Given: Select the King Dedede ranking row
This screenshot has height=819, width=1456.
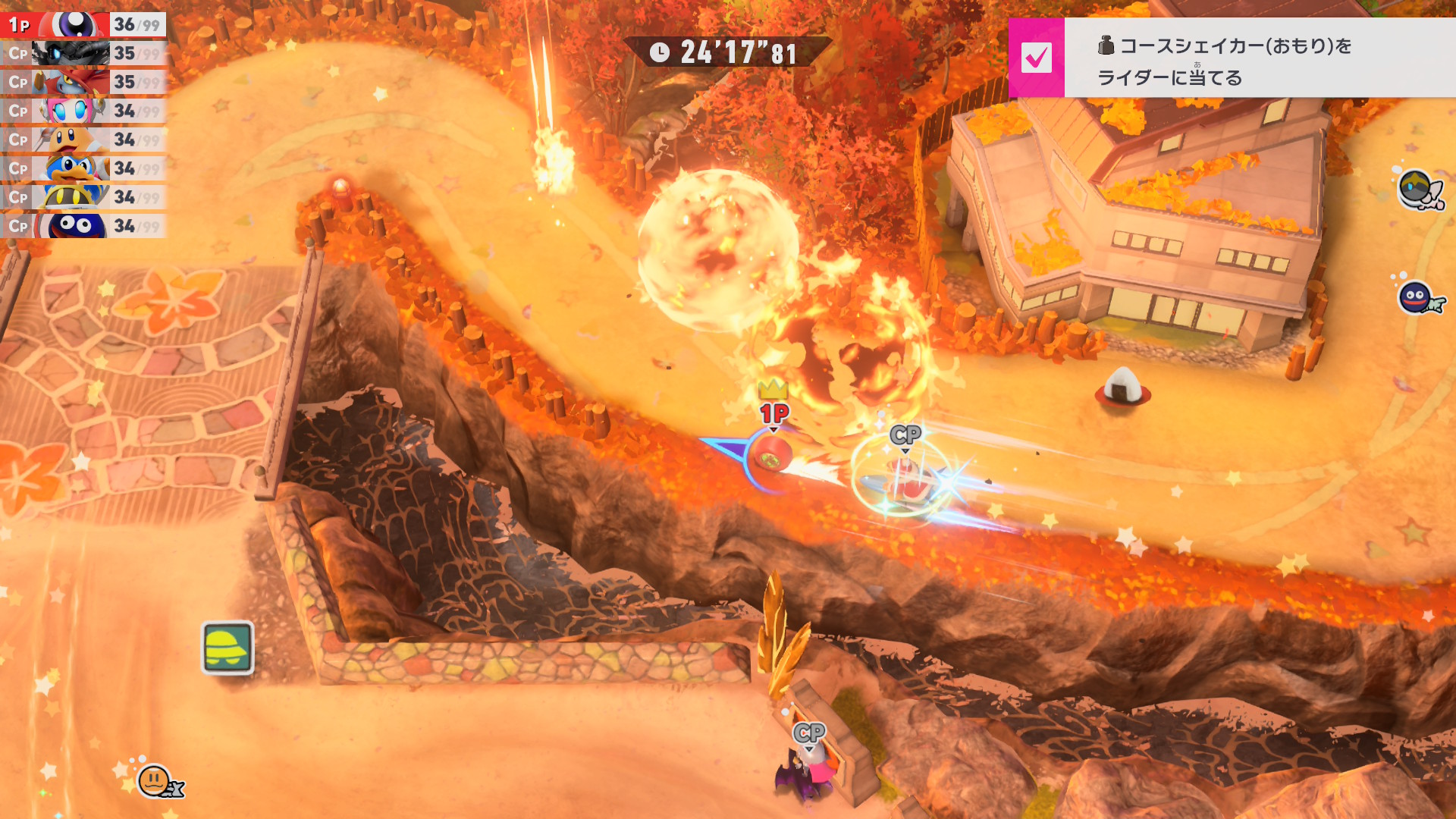Looking at the screenshot, I should [83, 168].
